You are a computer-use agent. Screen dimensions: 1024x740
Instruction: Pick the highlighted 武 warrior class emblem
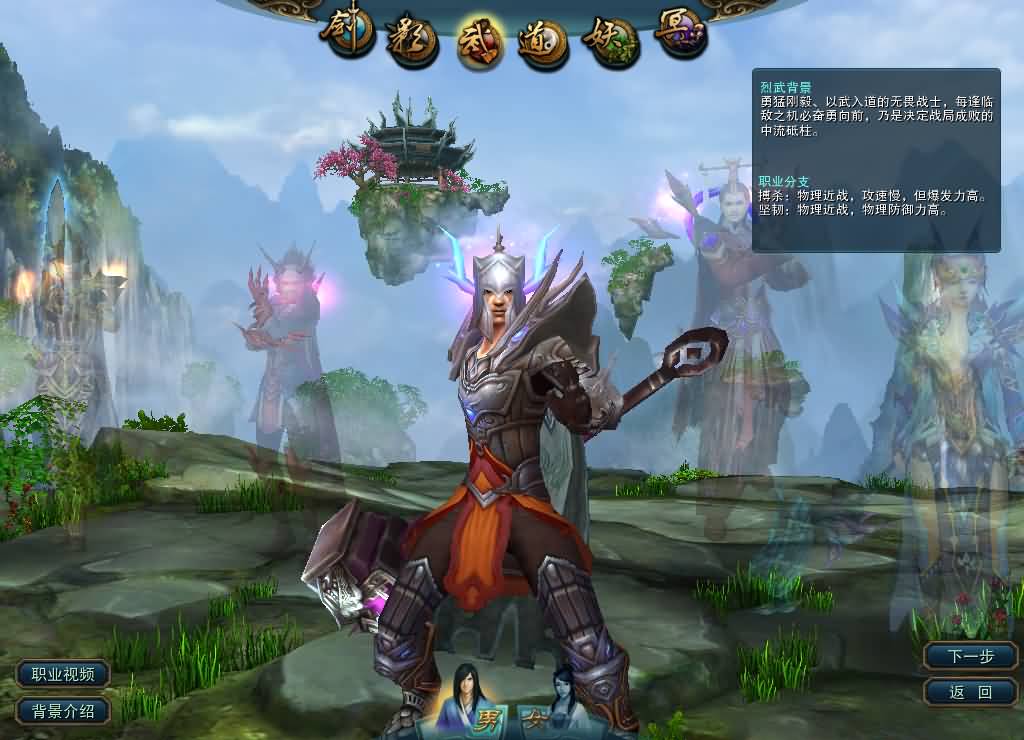point(481,44)
